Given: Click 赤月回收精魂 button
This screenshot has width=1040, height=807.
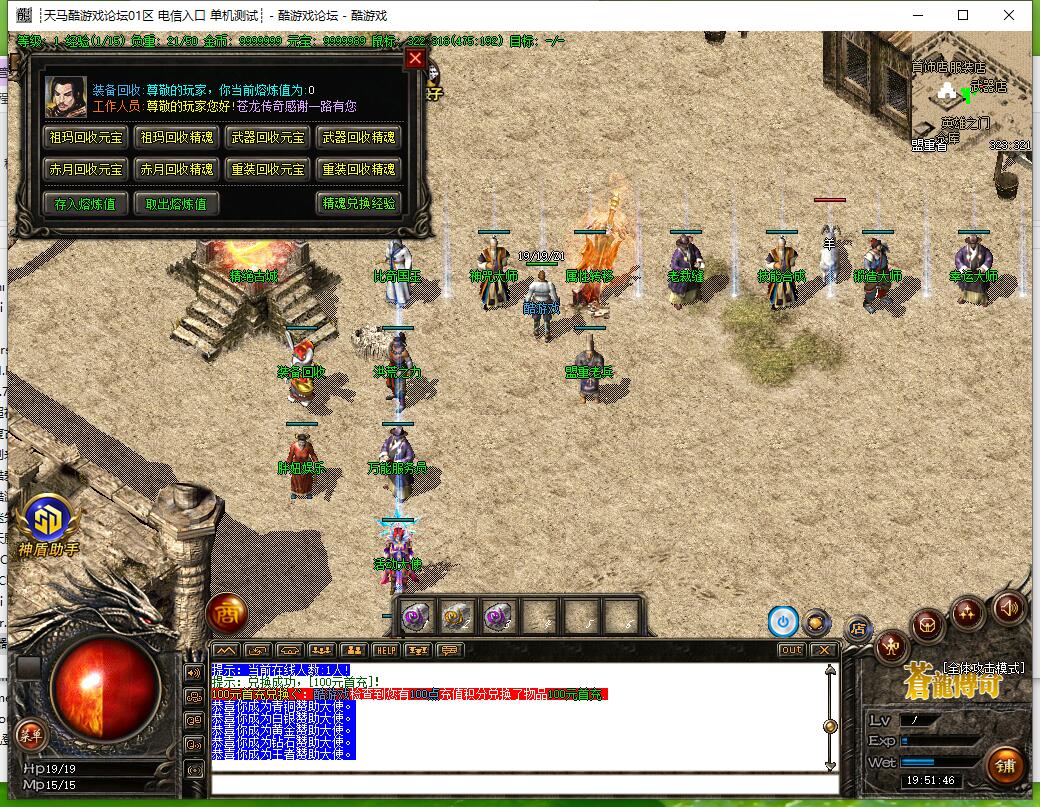Looking at the screenshot, I should click(x=177, y=170).
